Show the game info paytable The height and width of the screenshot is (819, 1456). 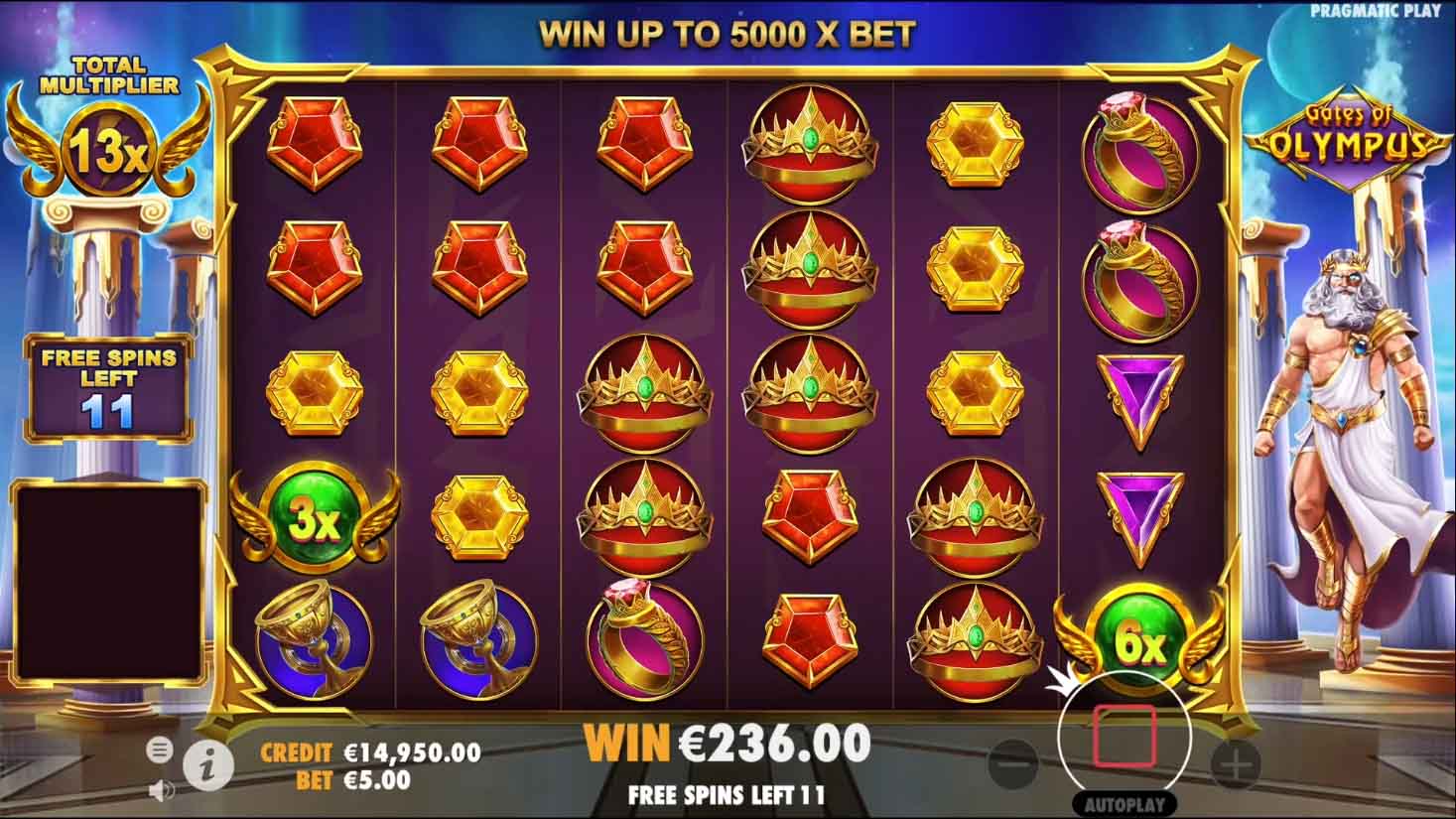click(x=210, y=763)
